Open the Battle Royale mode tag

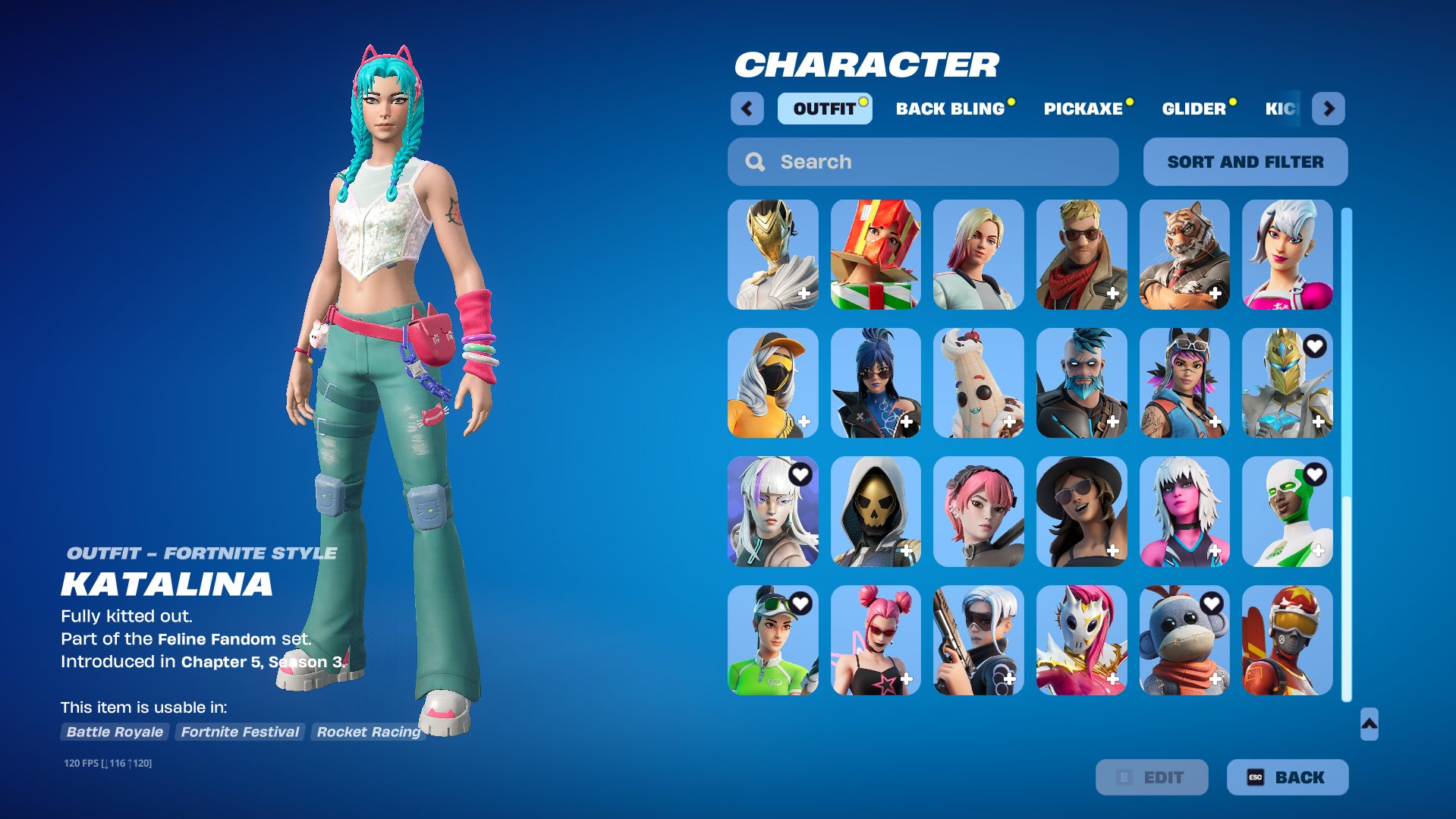115,732
